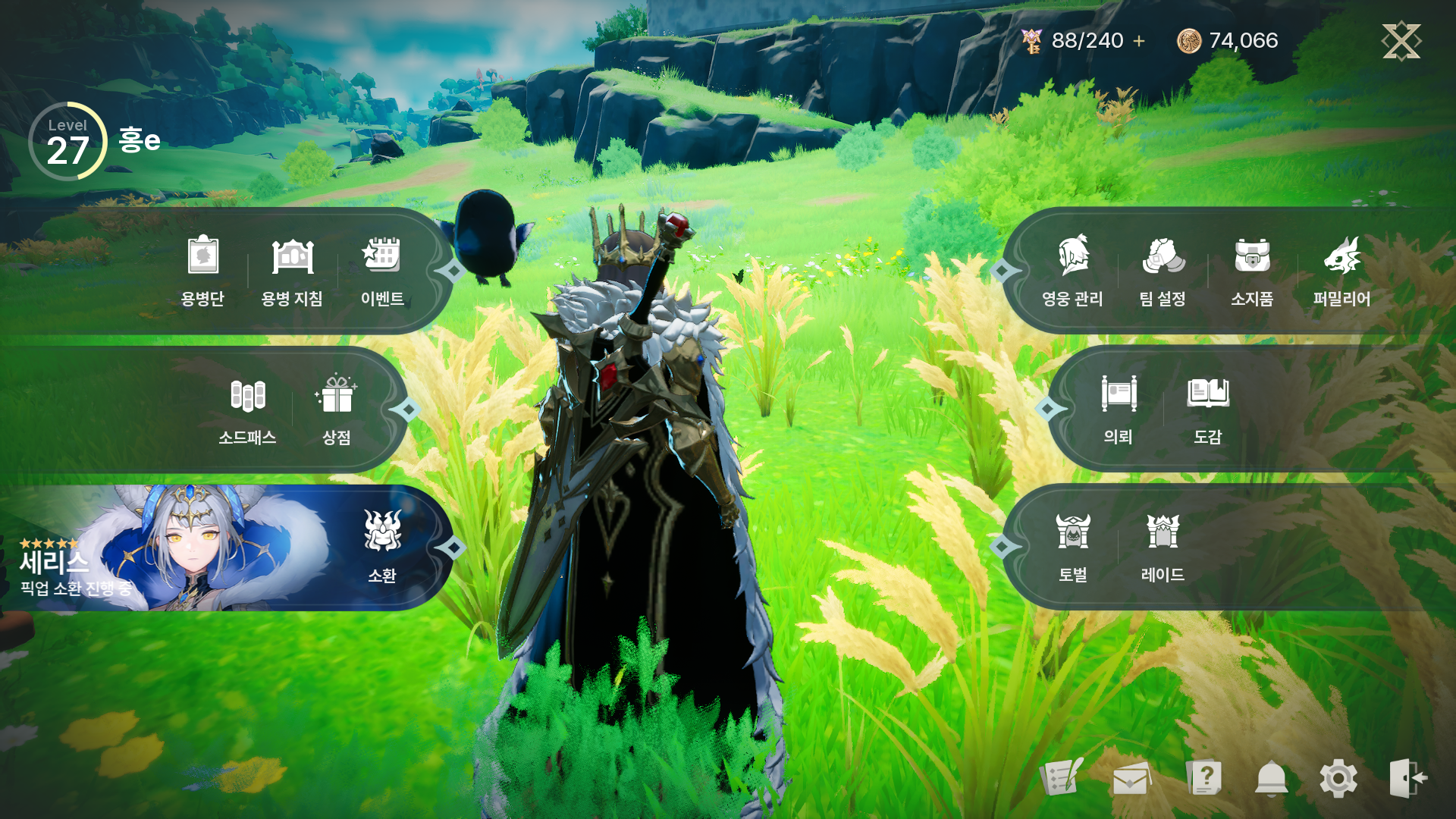
Task: Open the 퍼밀리어 familiar menu
Action: pos(1341,269)
